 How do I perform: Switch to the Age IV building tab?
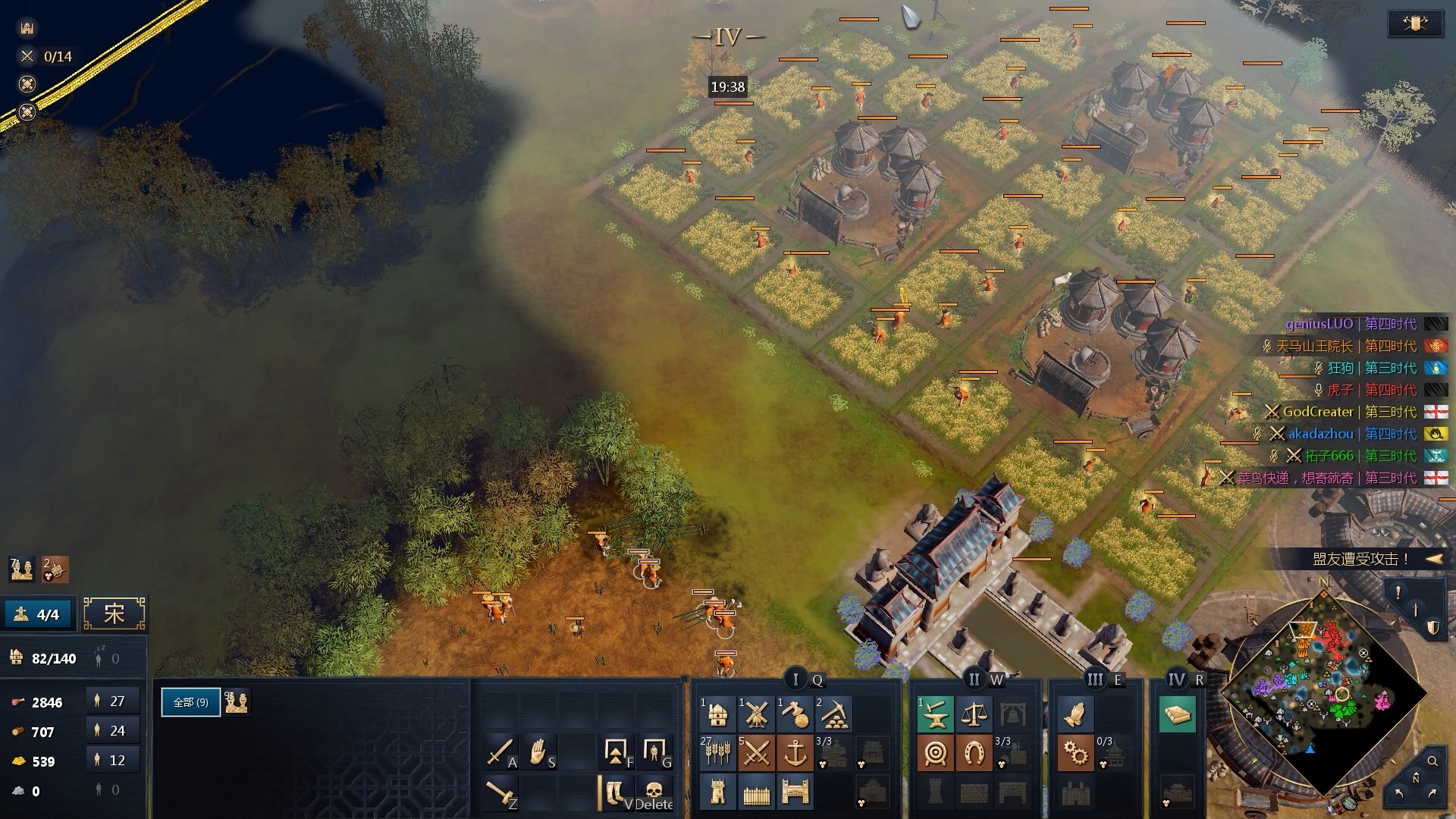tap(1177, 679)
